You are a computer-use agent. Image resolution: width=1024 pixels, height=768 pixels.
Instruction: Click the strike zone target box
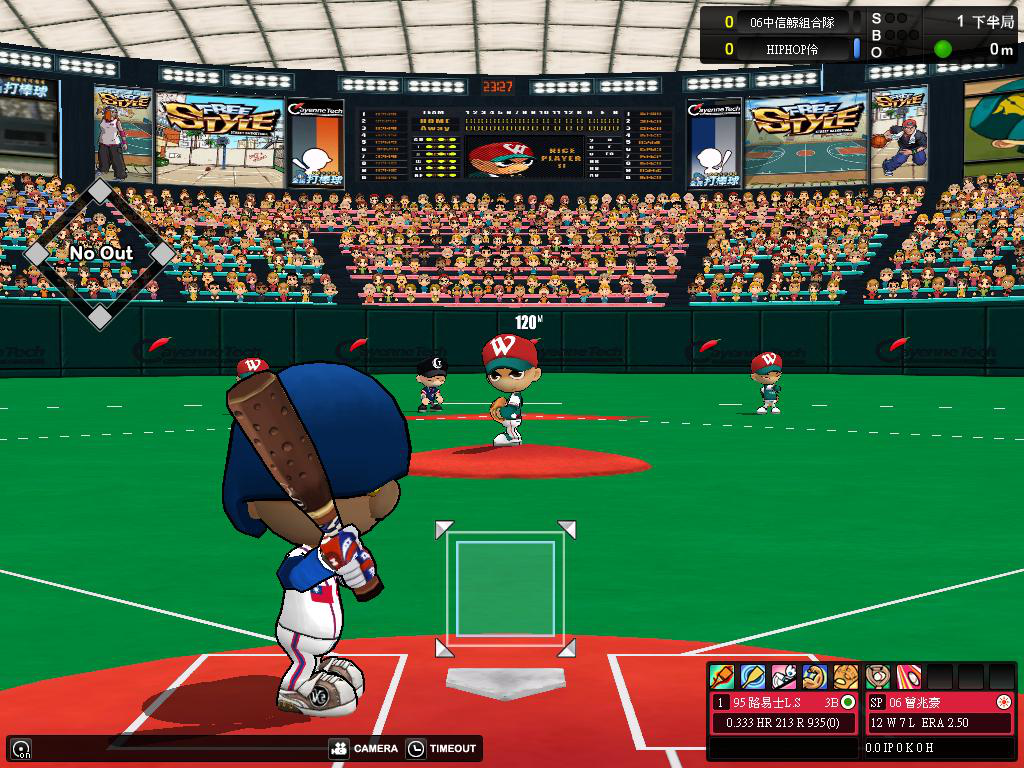pyautogui.click(x=505, y=589)
